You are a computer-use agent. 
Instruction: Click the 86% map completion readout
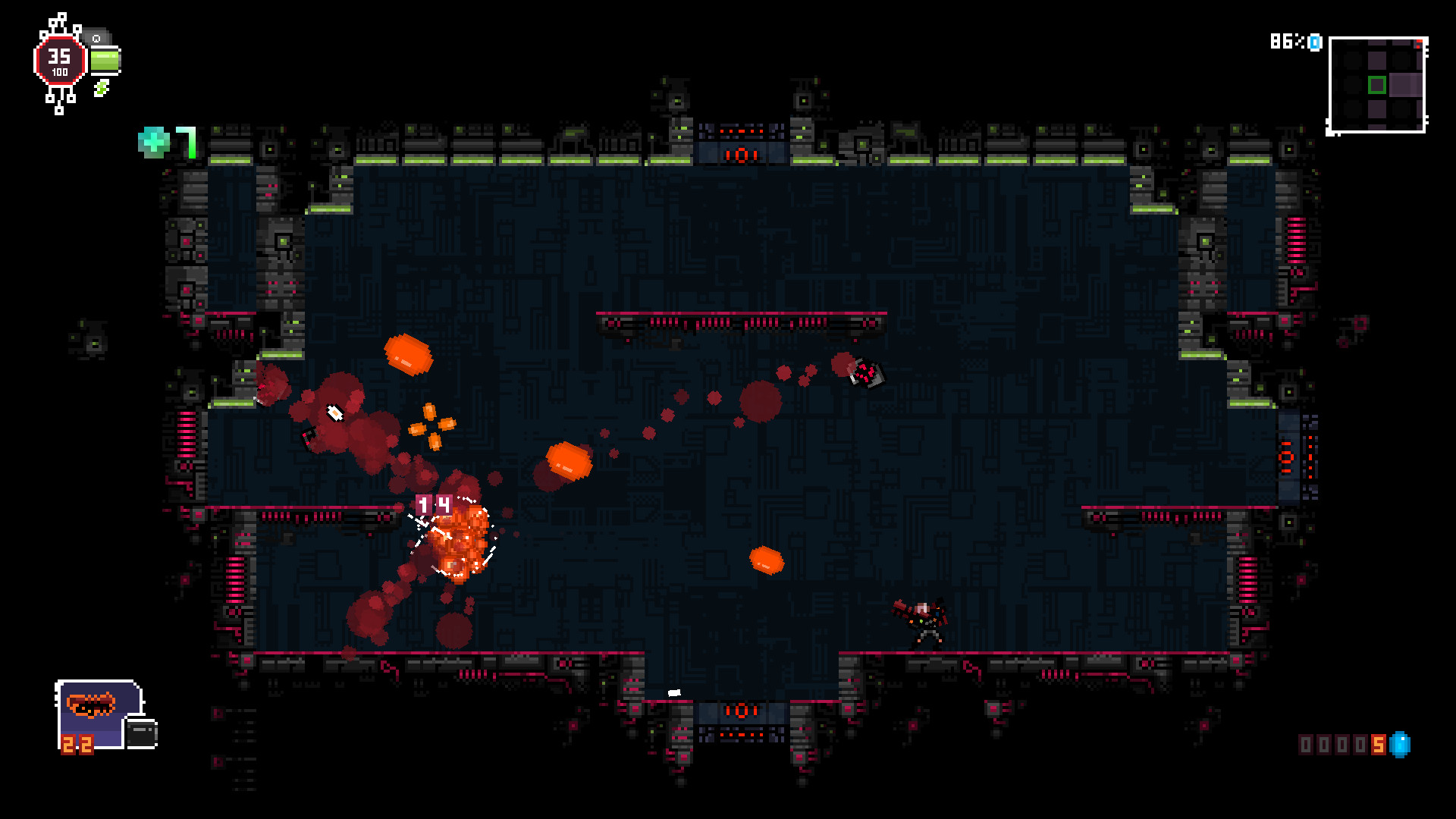click(1288, 42)
